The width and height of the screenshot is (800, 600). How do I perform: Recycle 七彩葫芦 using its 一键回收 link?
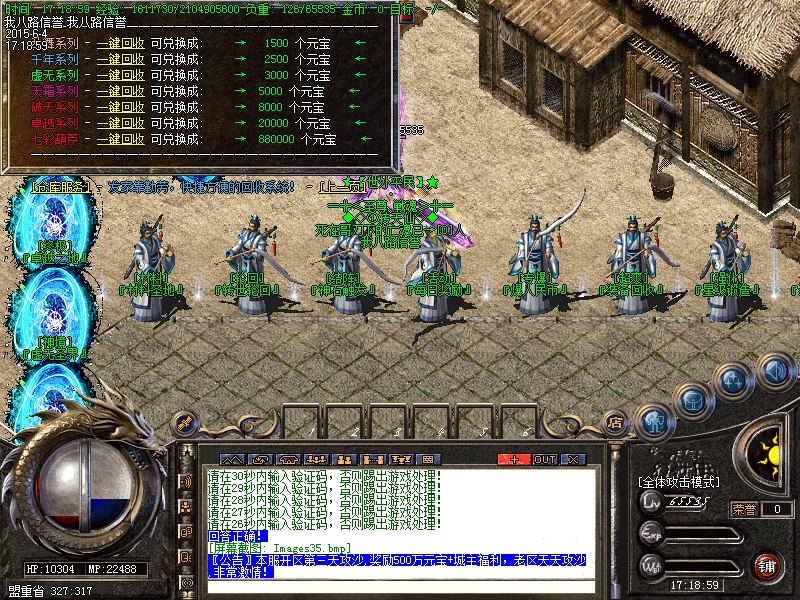(120, 139)
